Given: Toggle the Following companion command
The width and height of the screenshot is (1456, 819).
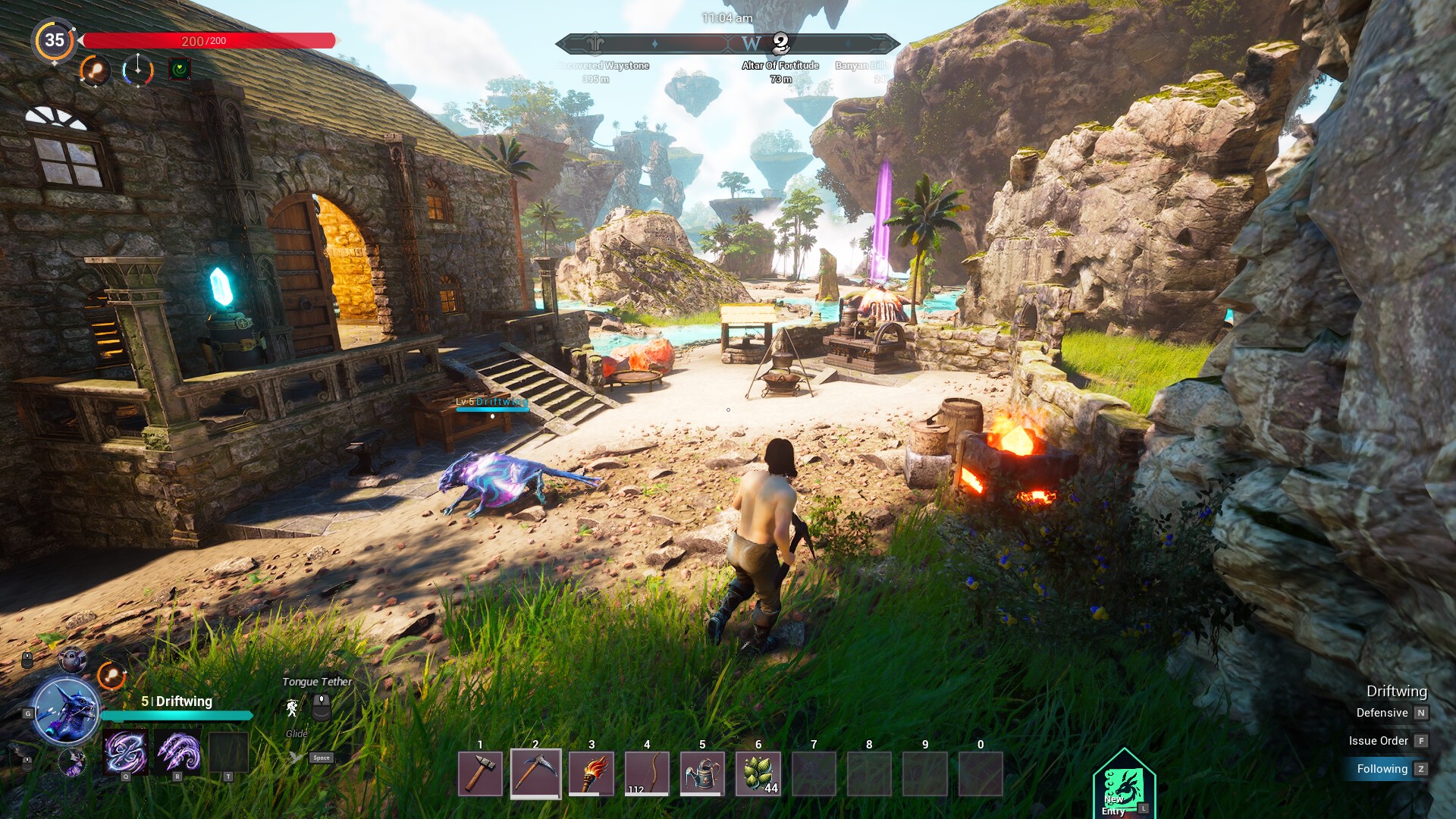Looking at the screenshot, I should tap(1382, 769).
